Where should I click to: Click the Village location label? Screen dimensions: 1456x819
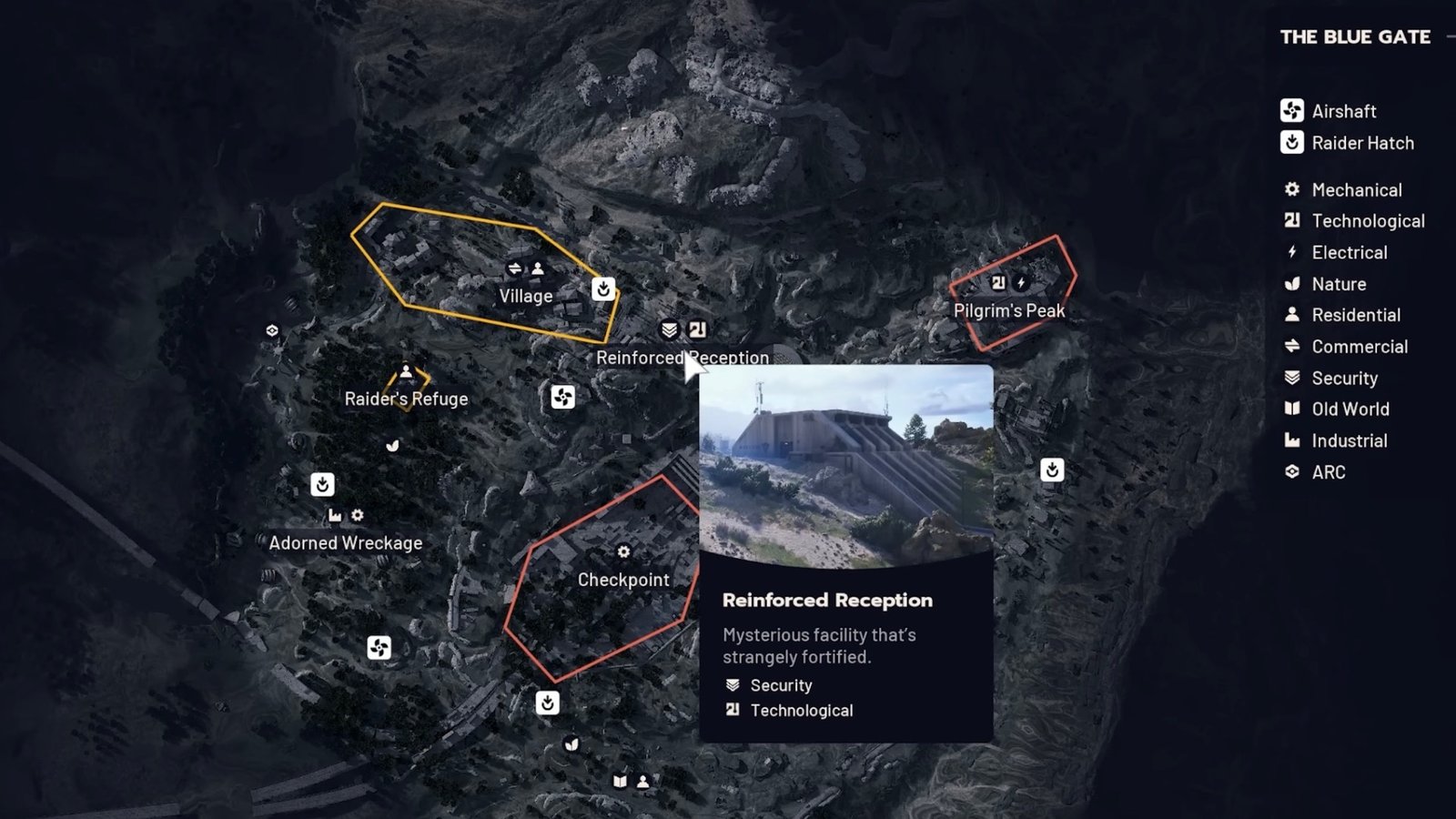[525, 296]
